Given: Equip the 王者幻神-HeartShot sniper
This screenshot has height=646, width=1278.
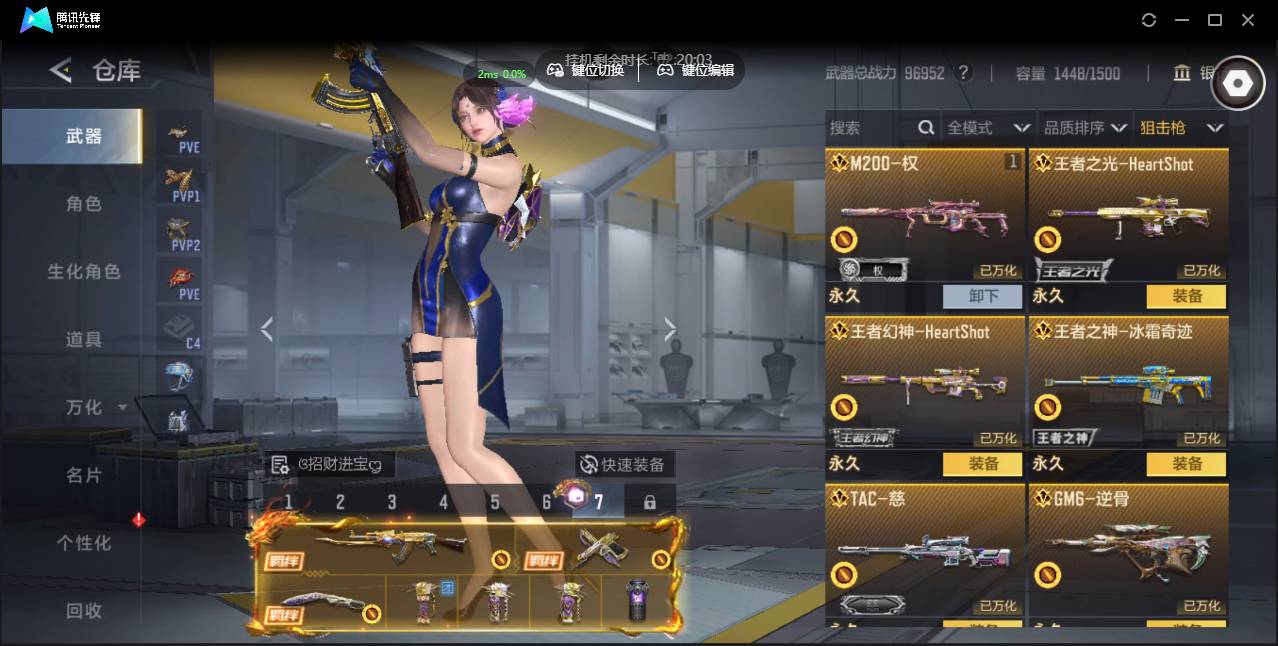Looking at the screenshot, I should tap(982, 464).
